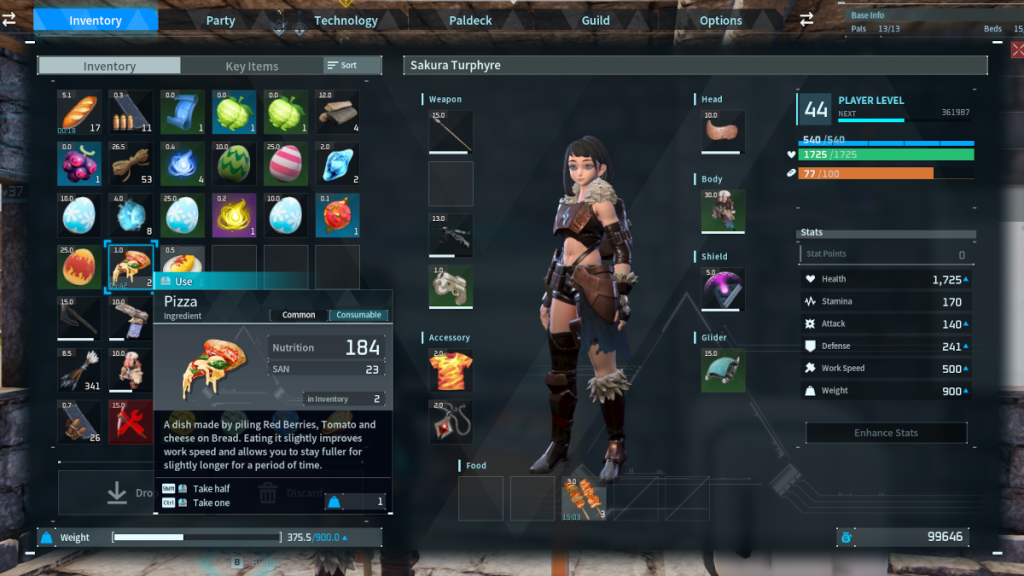Select the pink striped egg slot

click(x=287, y=163)
